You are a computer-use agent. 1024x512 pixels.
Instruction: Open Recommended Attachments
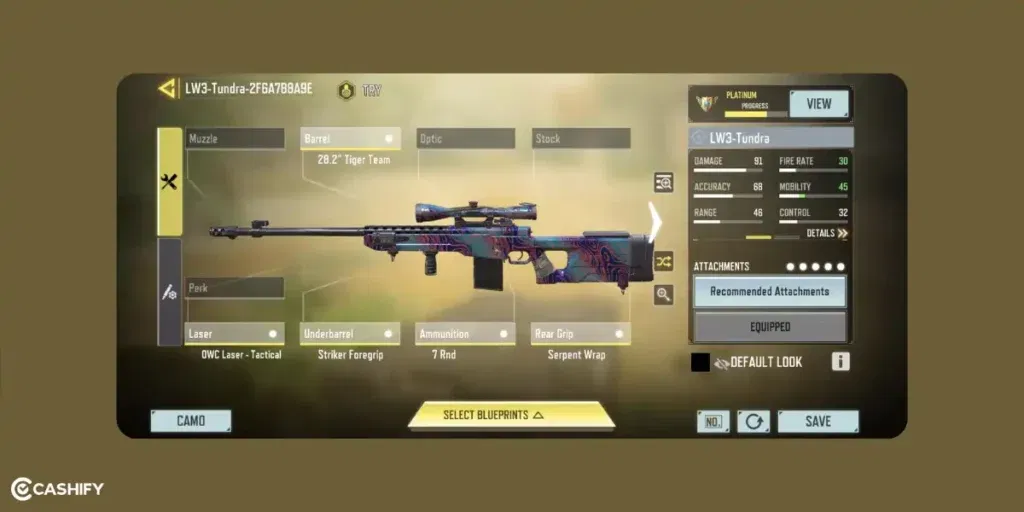[x=770, y=291]
